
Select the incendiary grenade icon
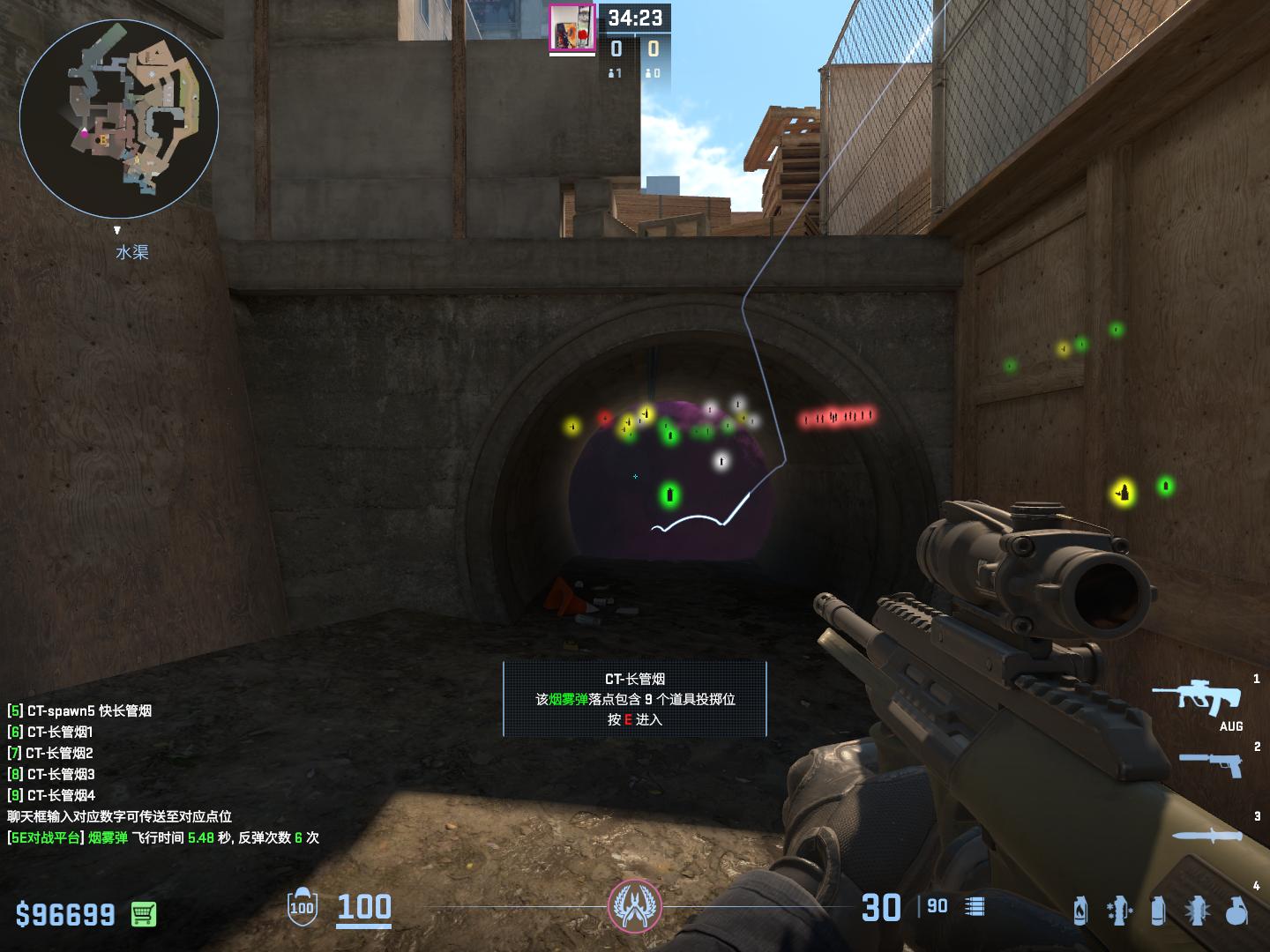coord(1080,911)
